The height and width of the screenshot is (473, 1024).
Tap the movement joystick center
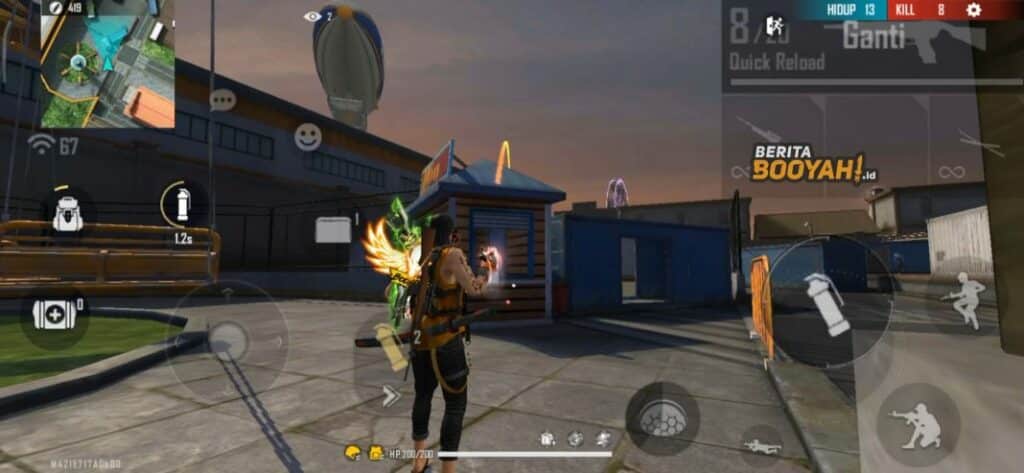click(227, 341)
